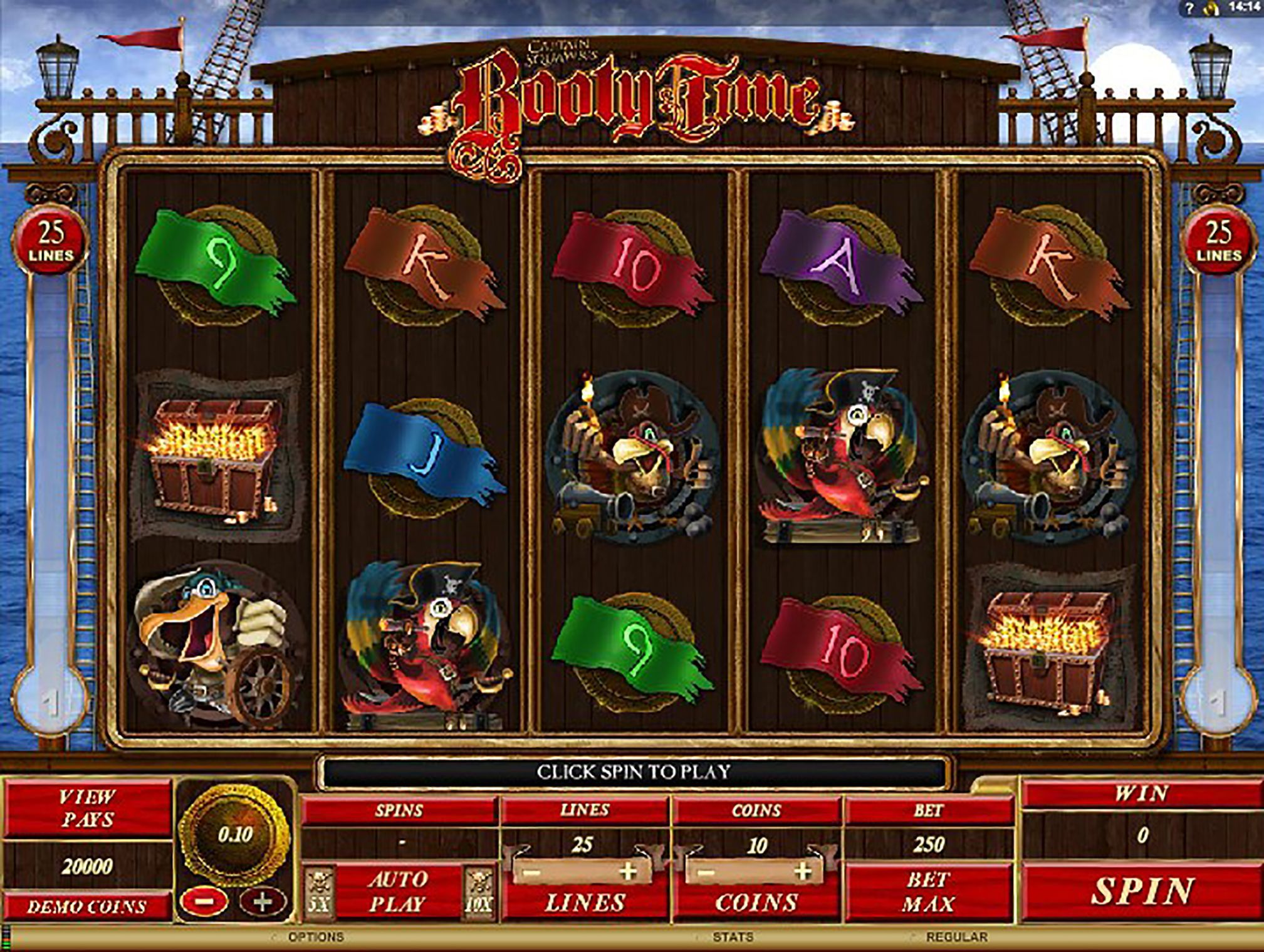The image size is (1264, 952).
Task: Add more lines with the plus sign
Action: tap(628, 872)
